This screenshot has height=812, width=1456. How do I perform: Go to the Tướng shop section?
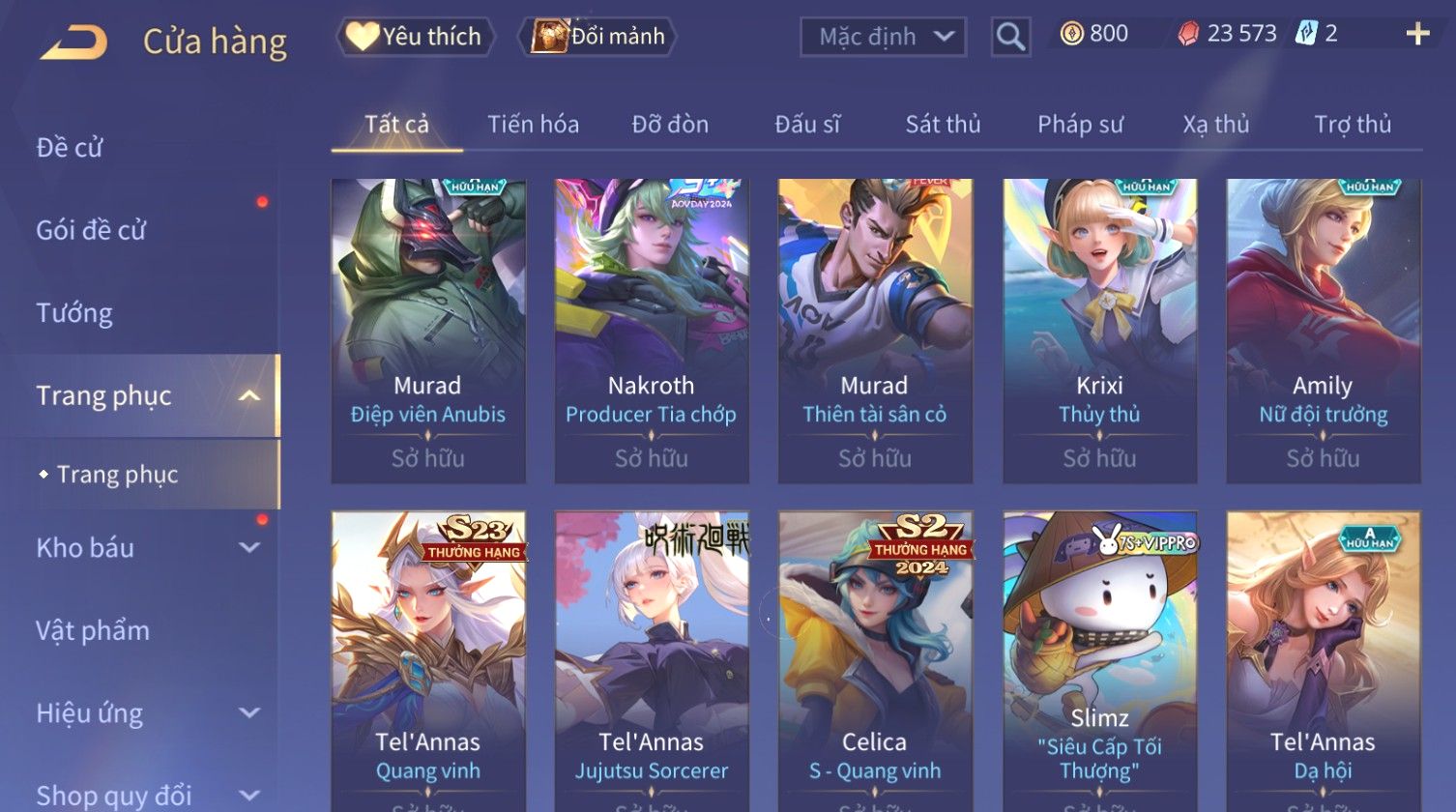click(x=74, y=313)
